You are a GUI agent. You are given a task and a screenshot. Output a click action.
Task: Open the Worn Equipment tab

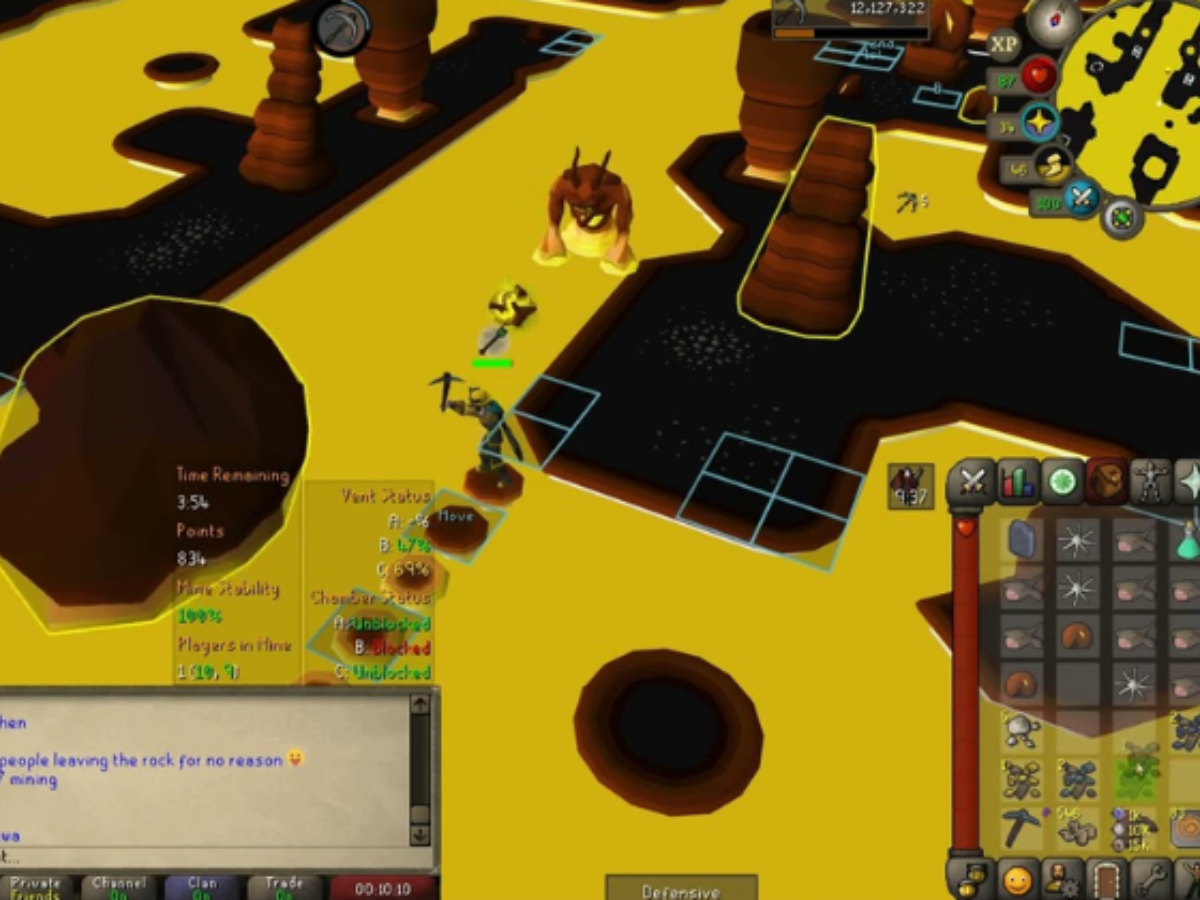(x=1152, y=483)
